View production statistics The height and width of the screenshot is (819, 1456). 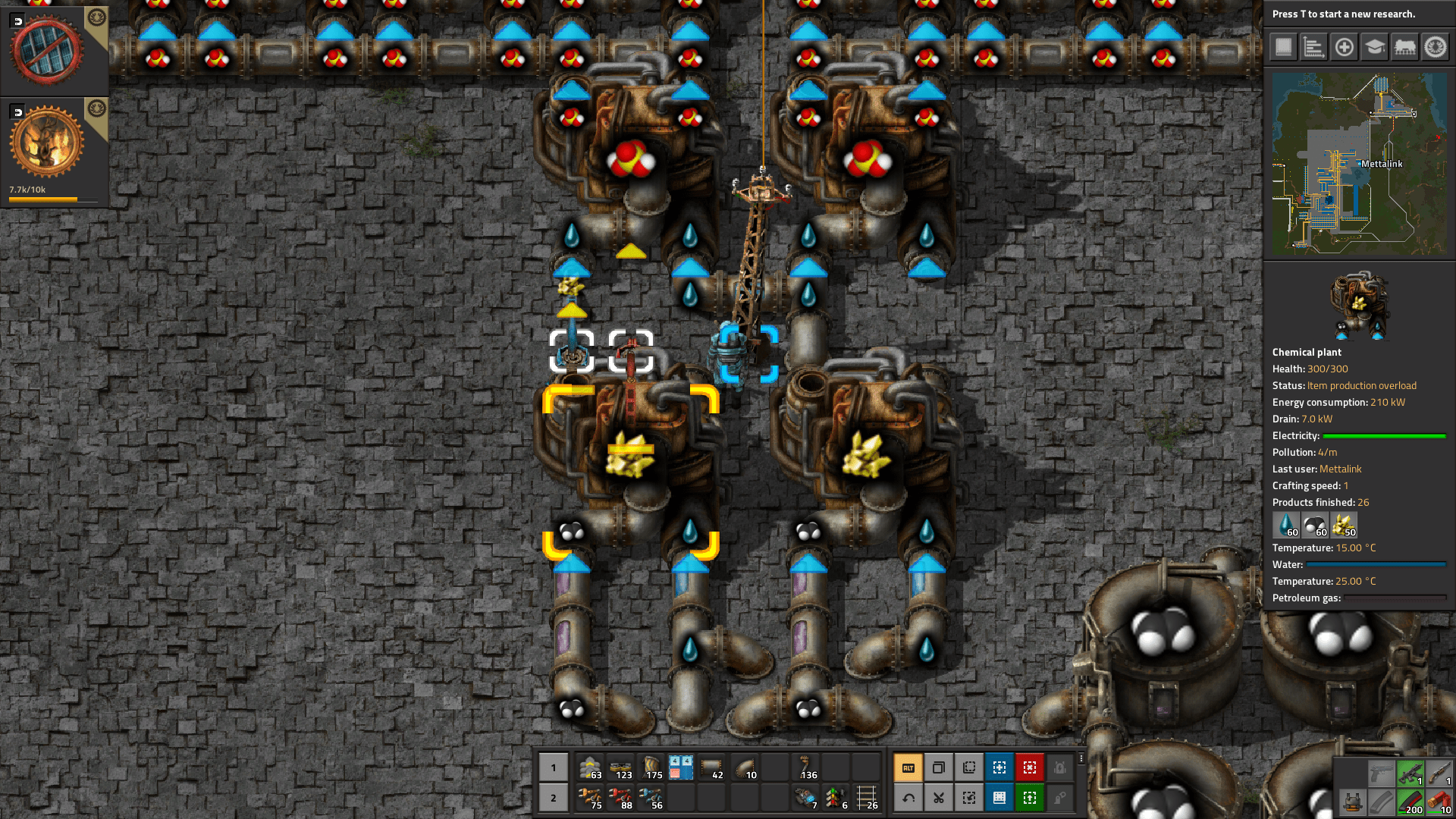(1313, 47)
